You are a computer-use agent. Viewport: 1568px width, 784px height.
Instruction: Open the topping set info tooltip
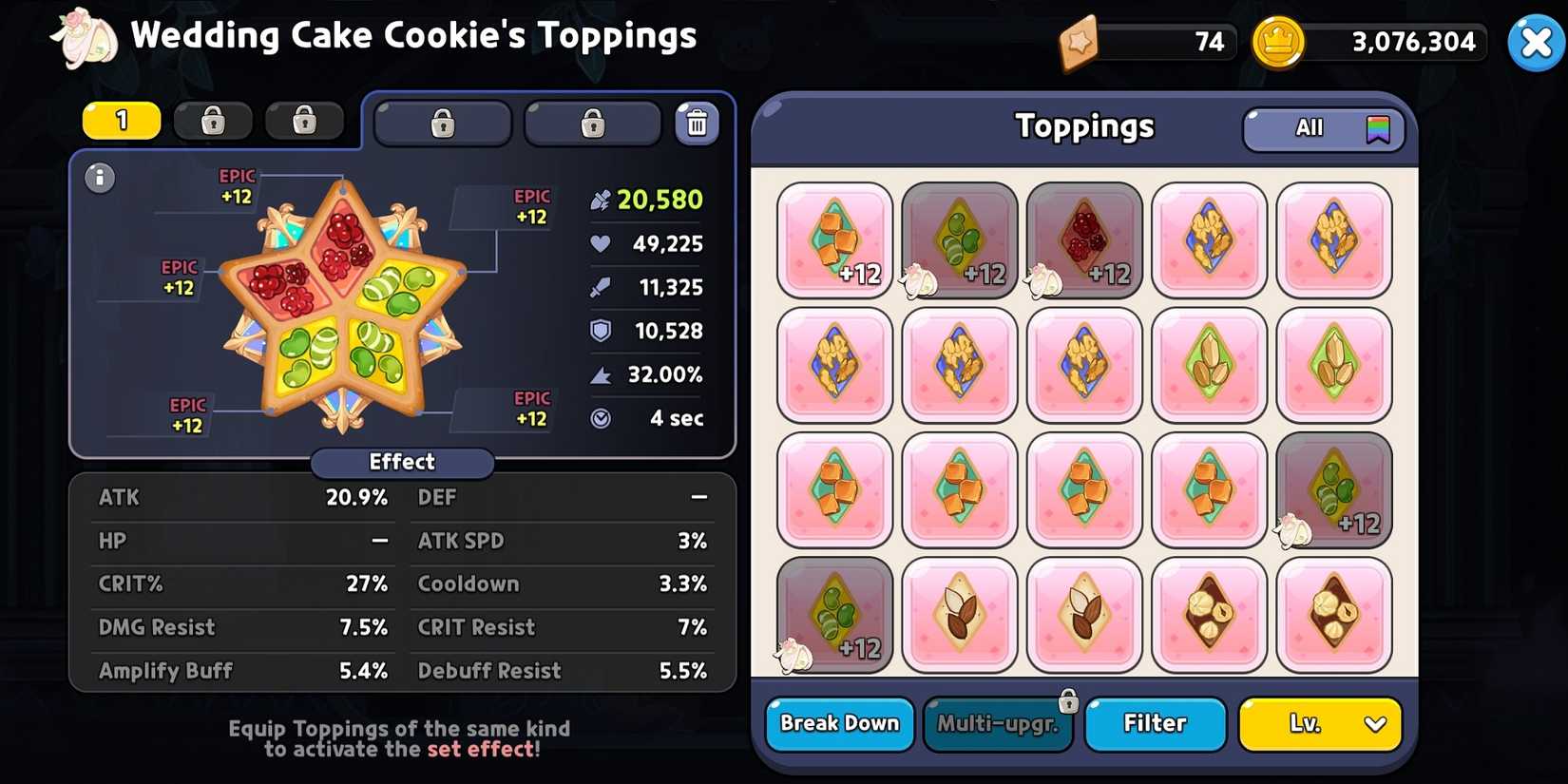(100, 179)
